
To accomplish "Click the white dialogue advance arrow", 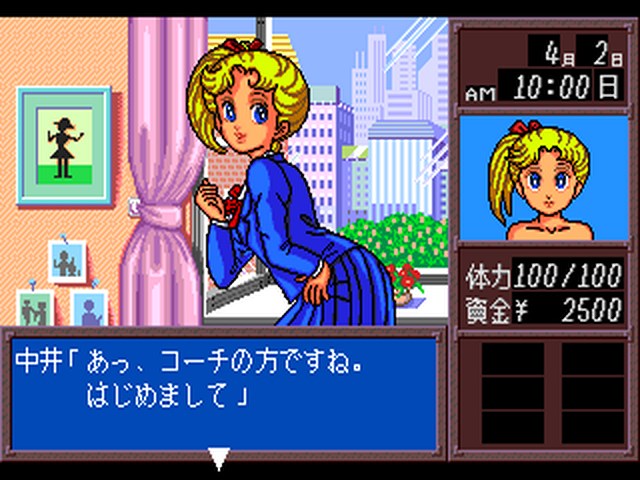I will (219, 459).
